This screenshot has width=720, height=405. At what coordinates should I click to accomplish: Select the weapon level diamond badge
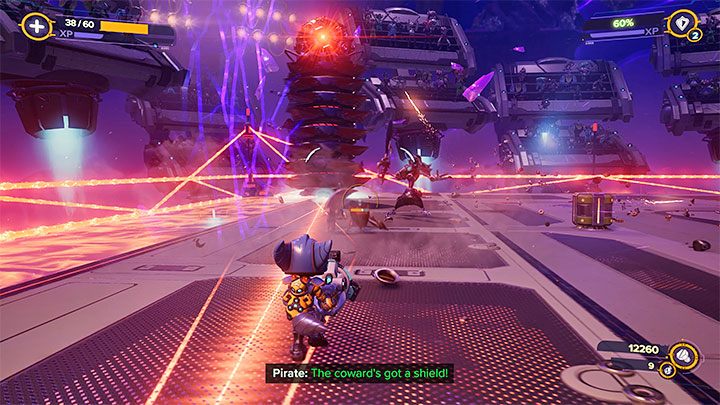point(683,24)
